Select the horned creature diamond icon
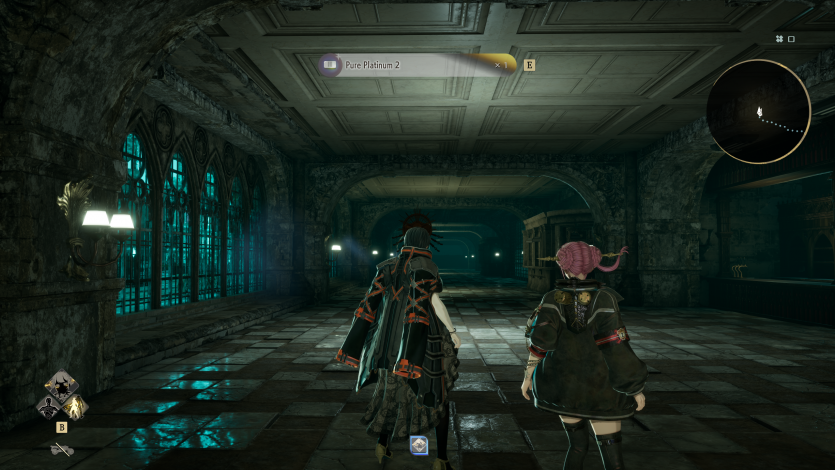 click(x=61, y=386)
